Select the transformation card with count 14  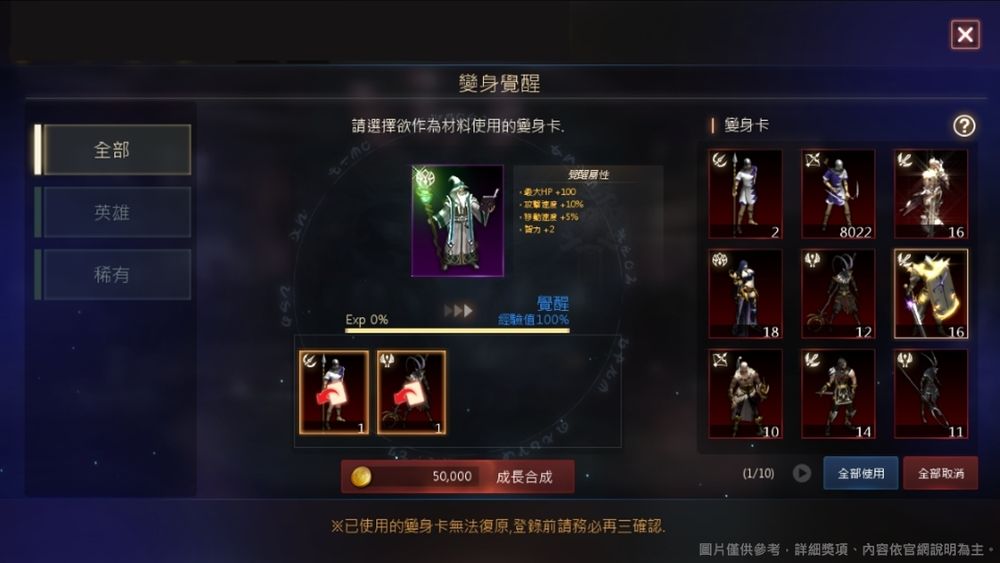pyautogui.click(x=838, y=393)
